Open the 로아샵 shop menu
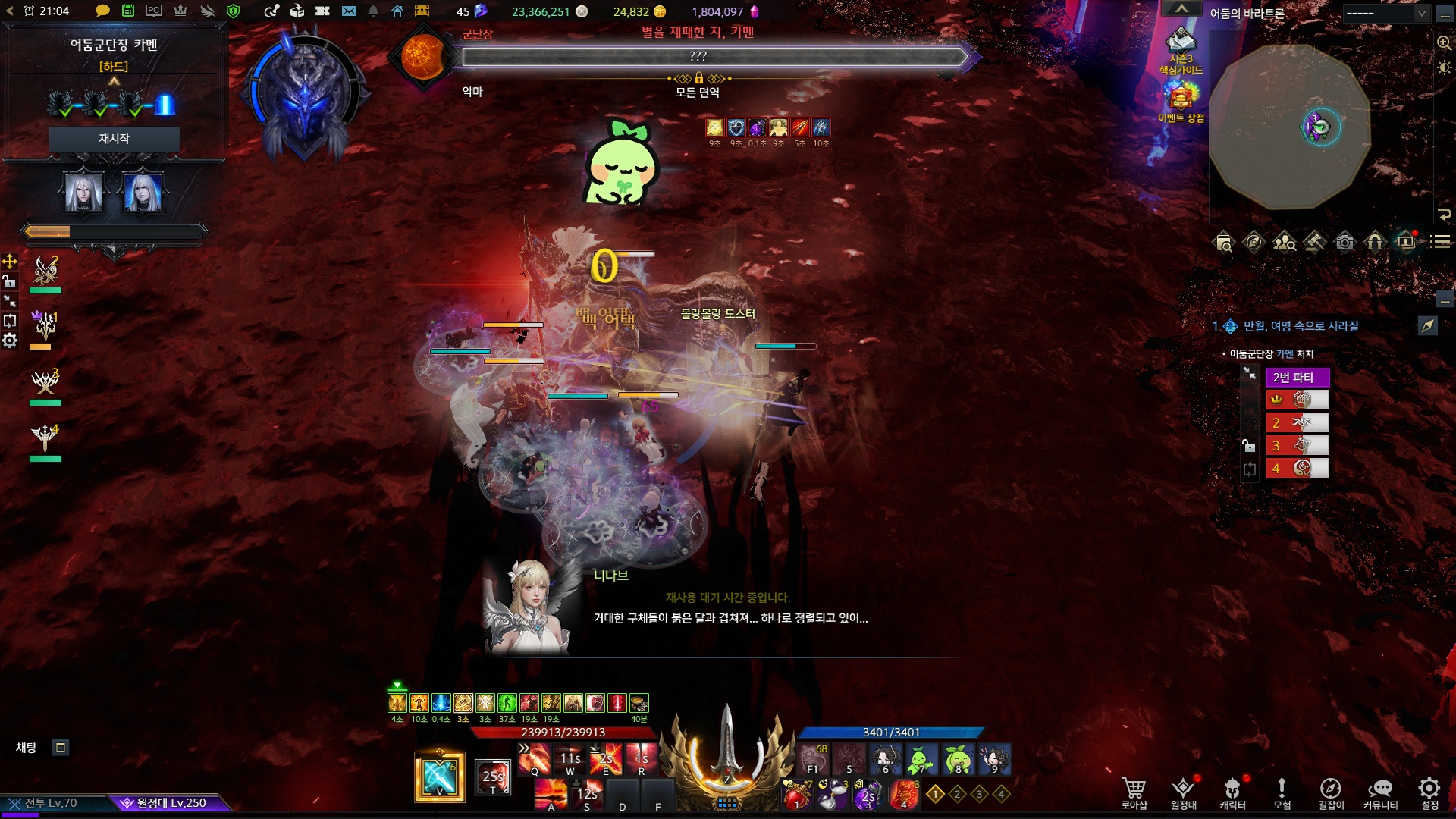Screen dimensions: 1456x819 [1134, 792]
